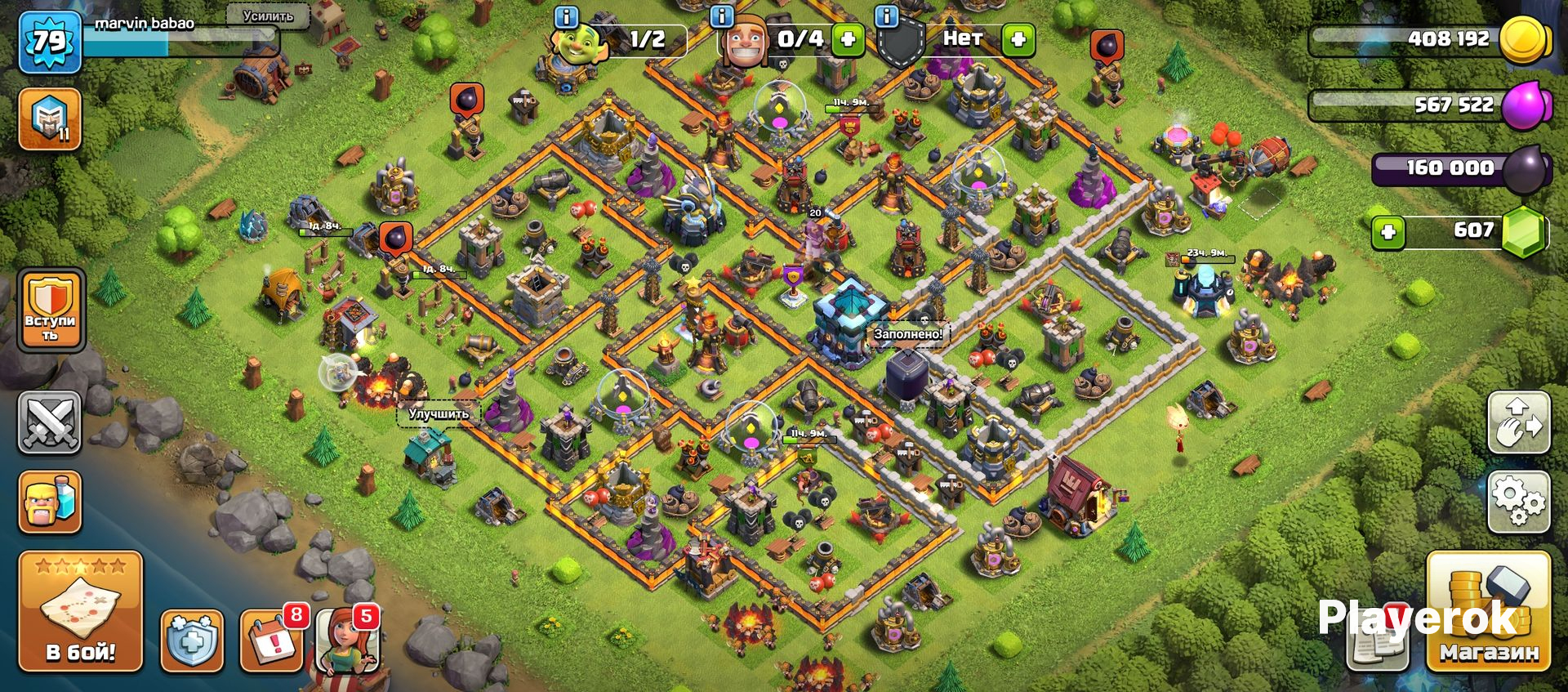Open the crossed swords battle log
The image size is (1568, 692).
[50, 422]
